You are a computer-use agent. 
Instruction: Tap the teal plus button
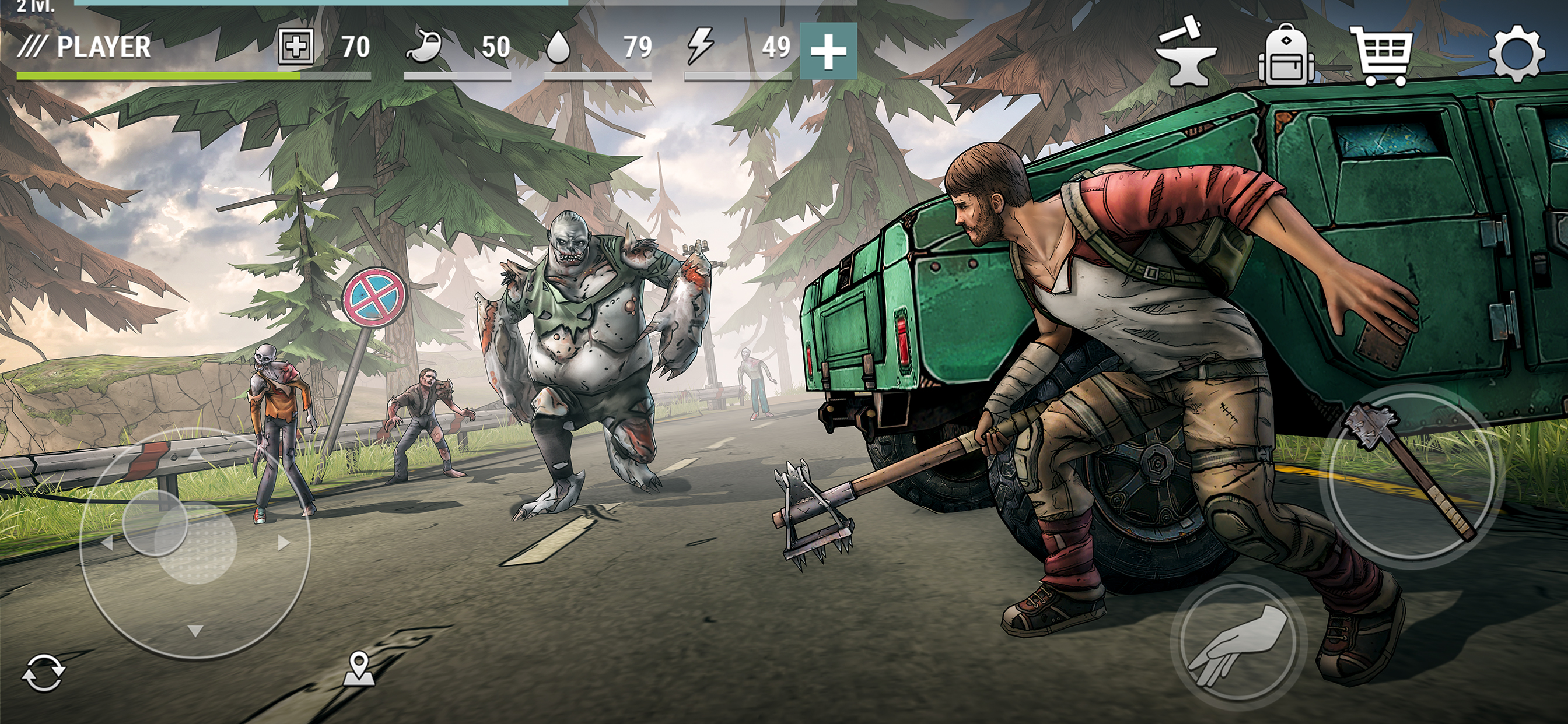pos(828,51)
